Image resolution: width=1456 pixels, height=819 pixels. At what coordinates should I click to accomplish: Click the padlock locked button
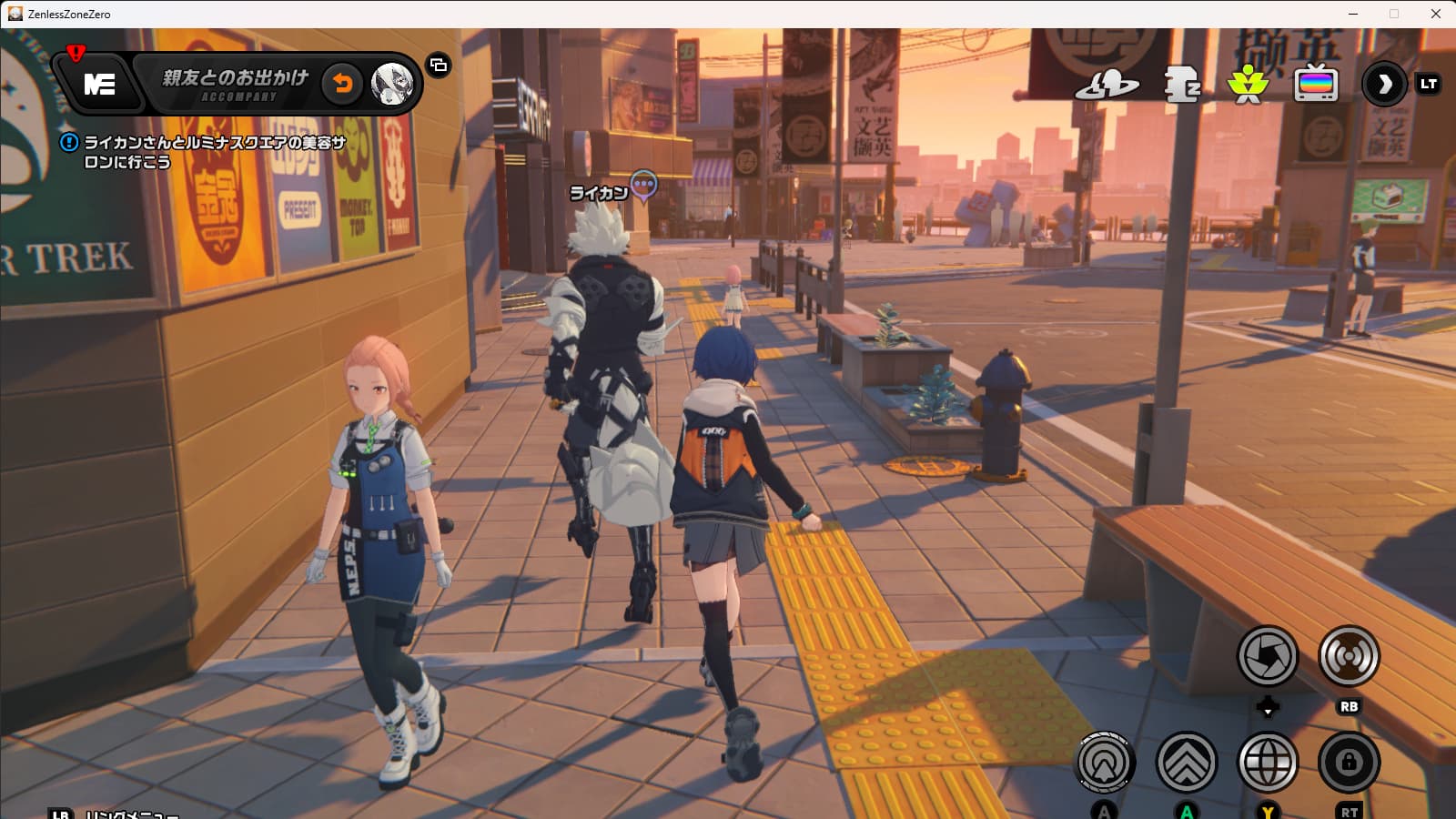point(1349,762)
